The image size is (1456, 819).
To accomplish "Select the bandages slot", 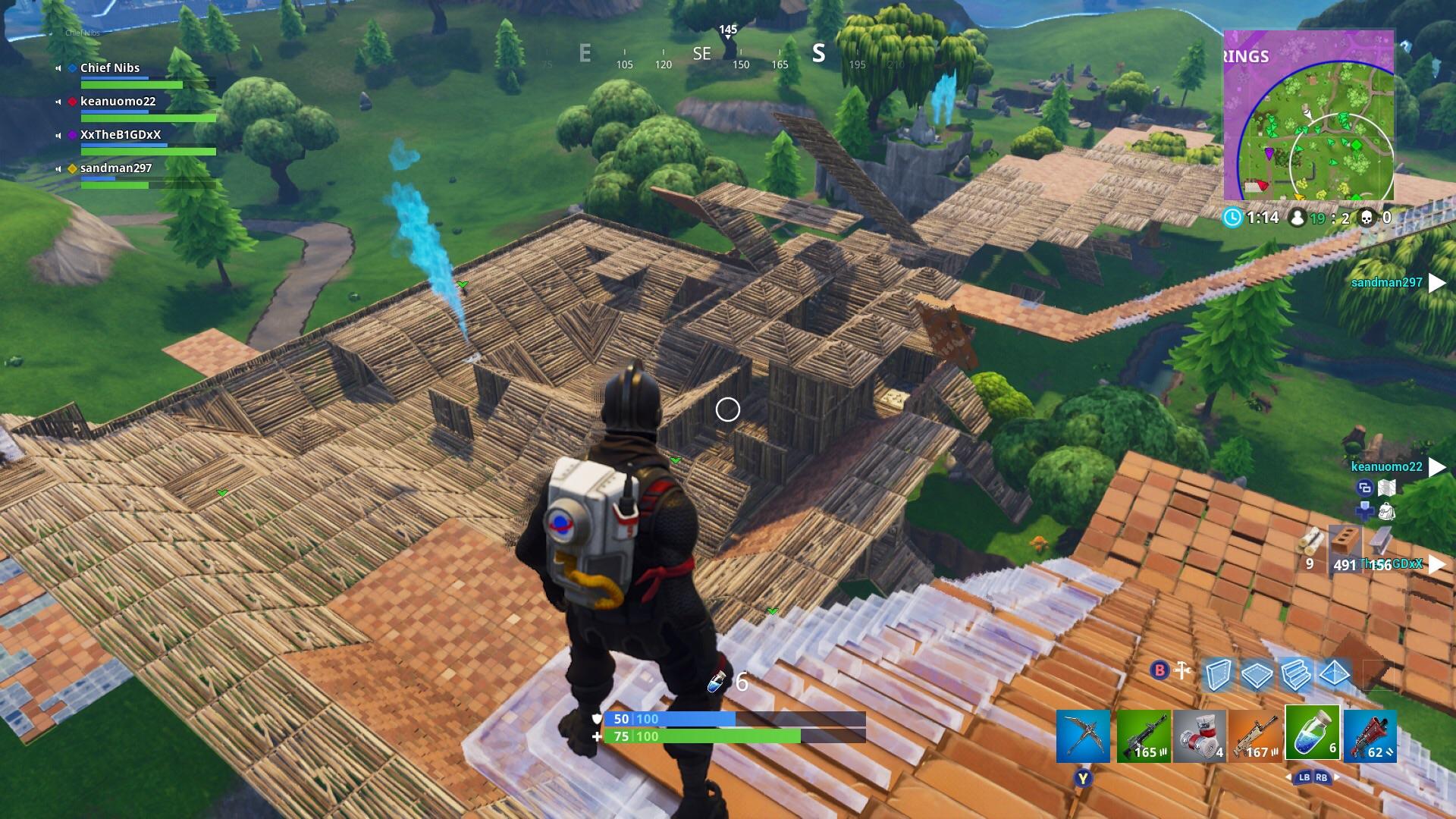I will point(1200,736).
